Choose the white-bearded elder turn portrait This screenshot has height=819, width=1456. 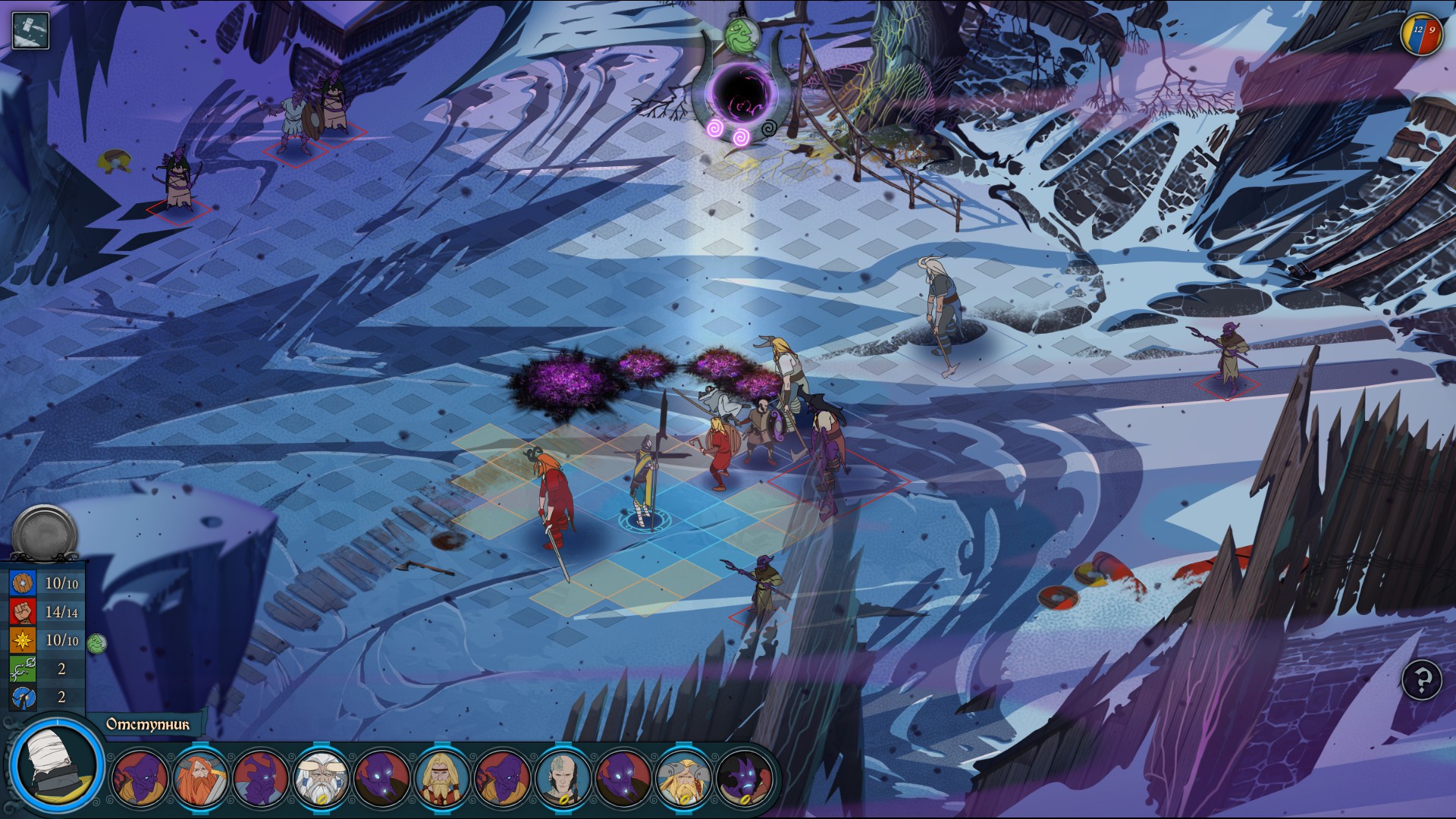322,778
